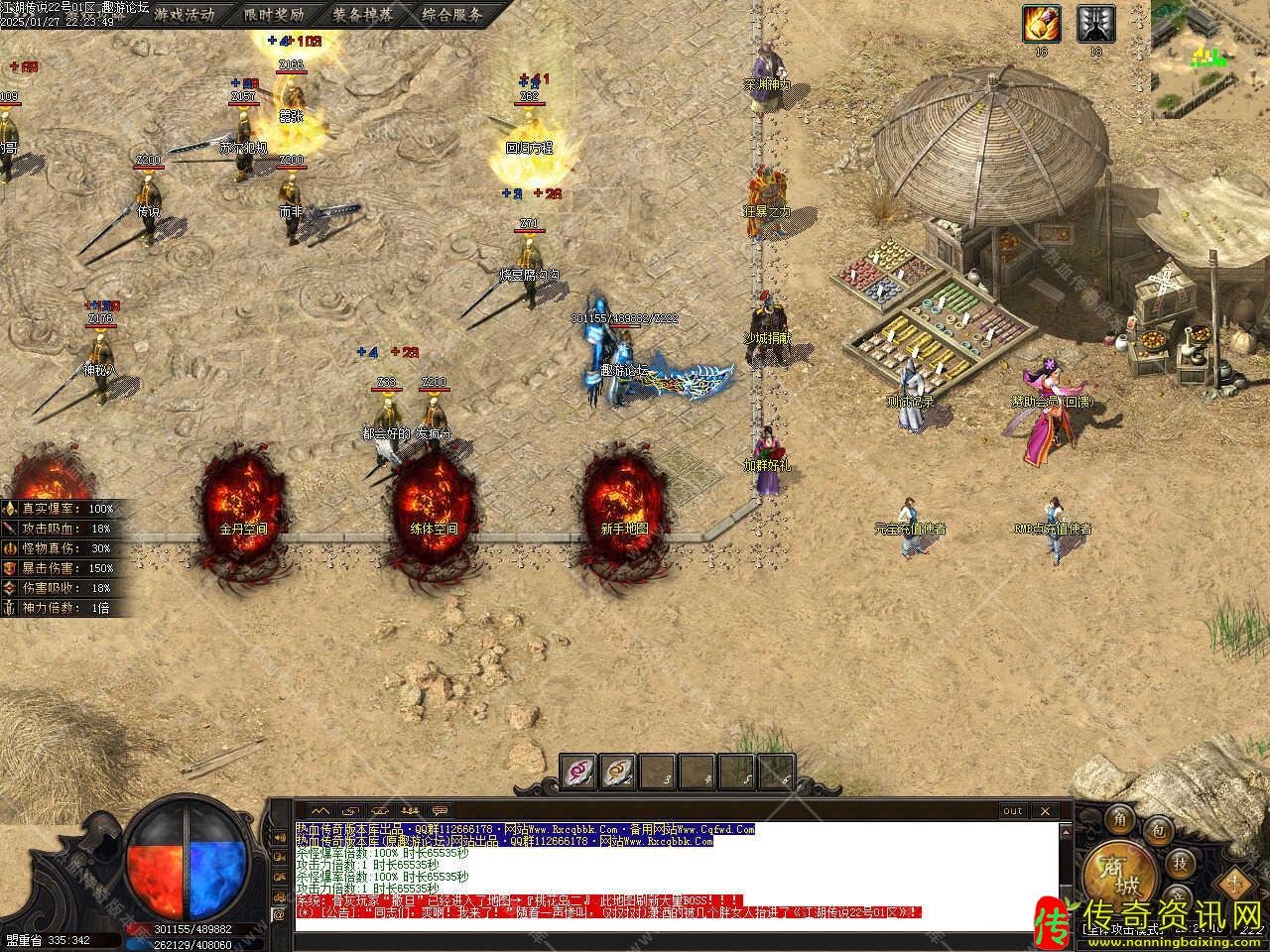1270x952 pixels.
Task: Open the 游戏活动 menu
Action: click(x=185, y=14)
